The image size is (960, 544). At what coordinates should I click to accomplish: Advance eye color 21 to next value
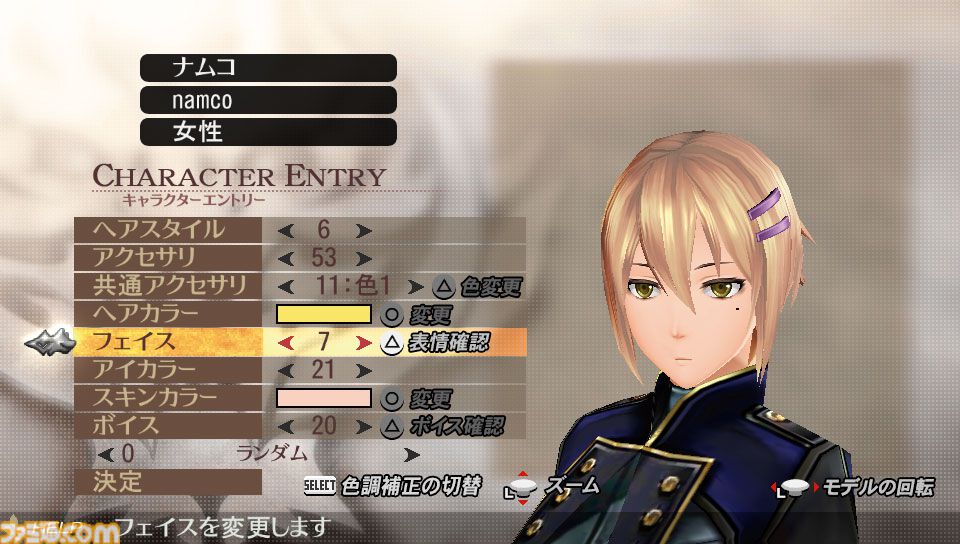click(363, 371)
